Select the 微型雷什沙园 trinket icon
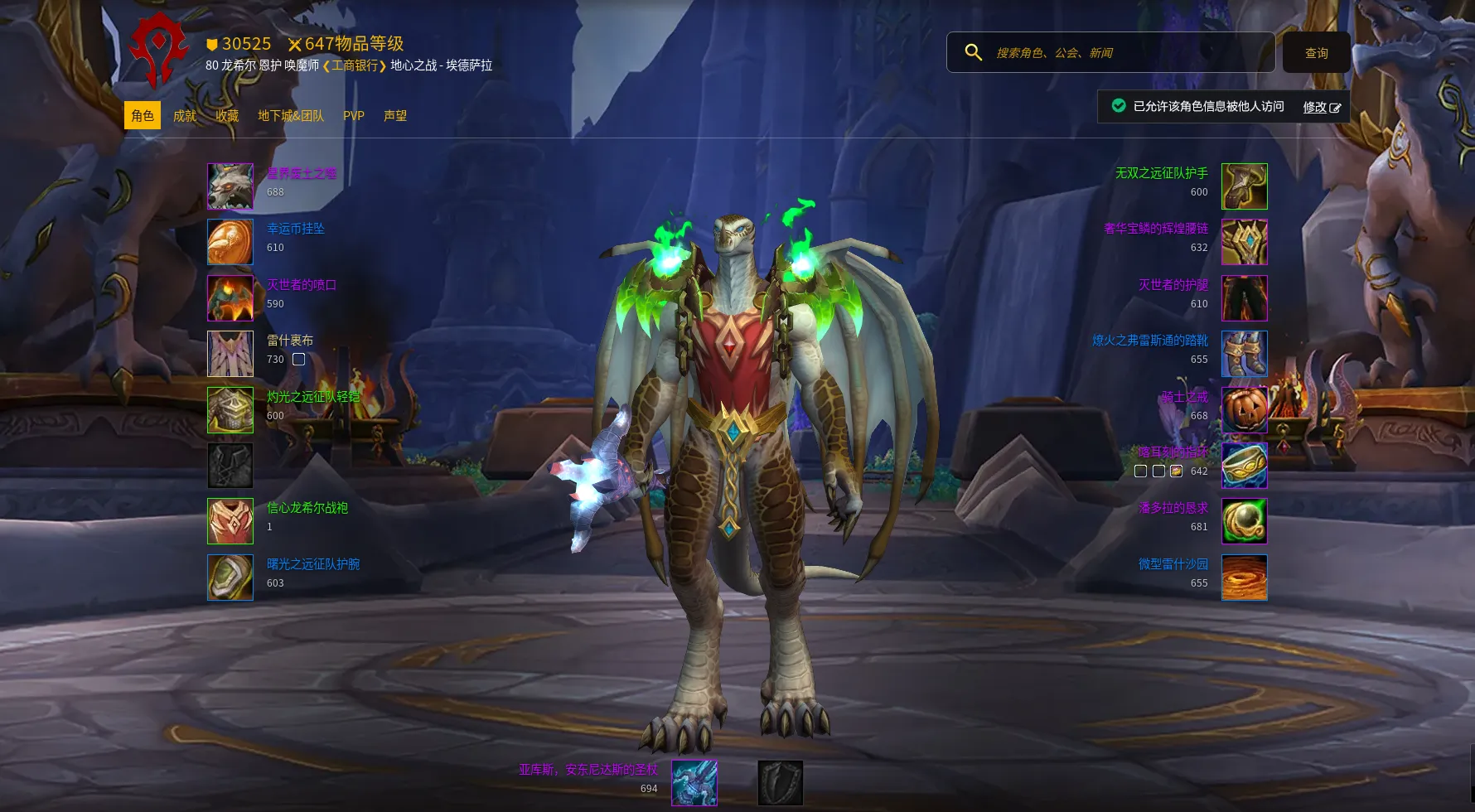 tap(1245, 578)
